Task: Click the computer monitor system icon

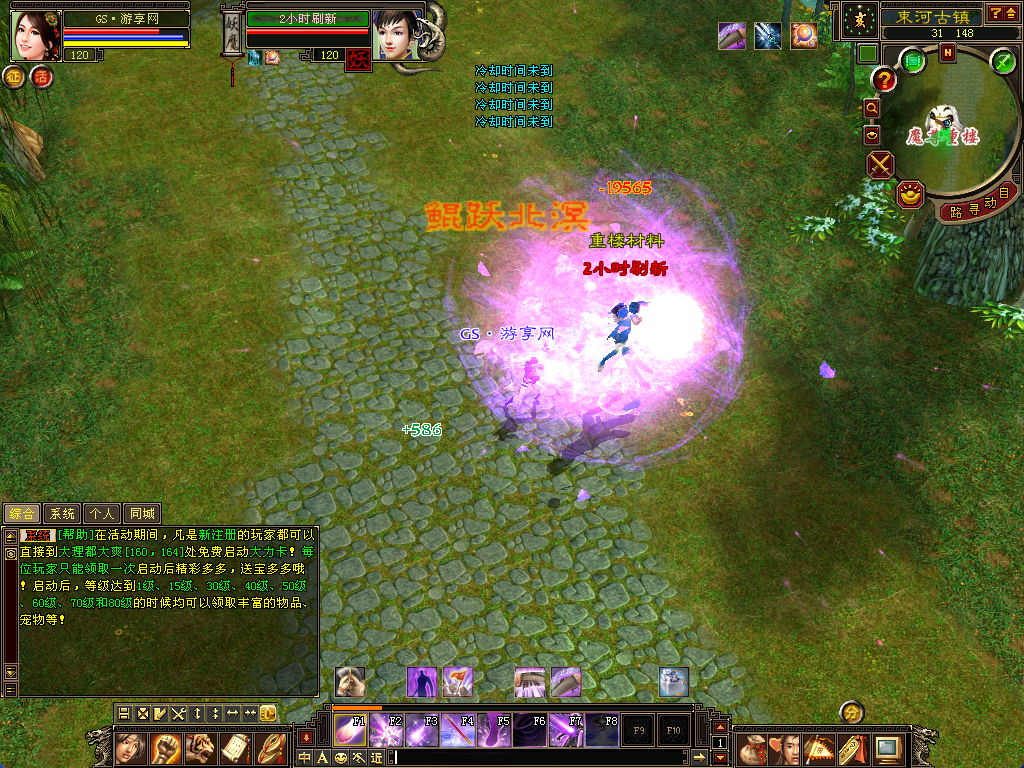Action: [x=887, y=748]
